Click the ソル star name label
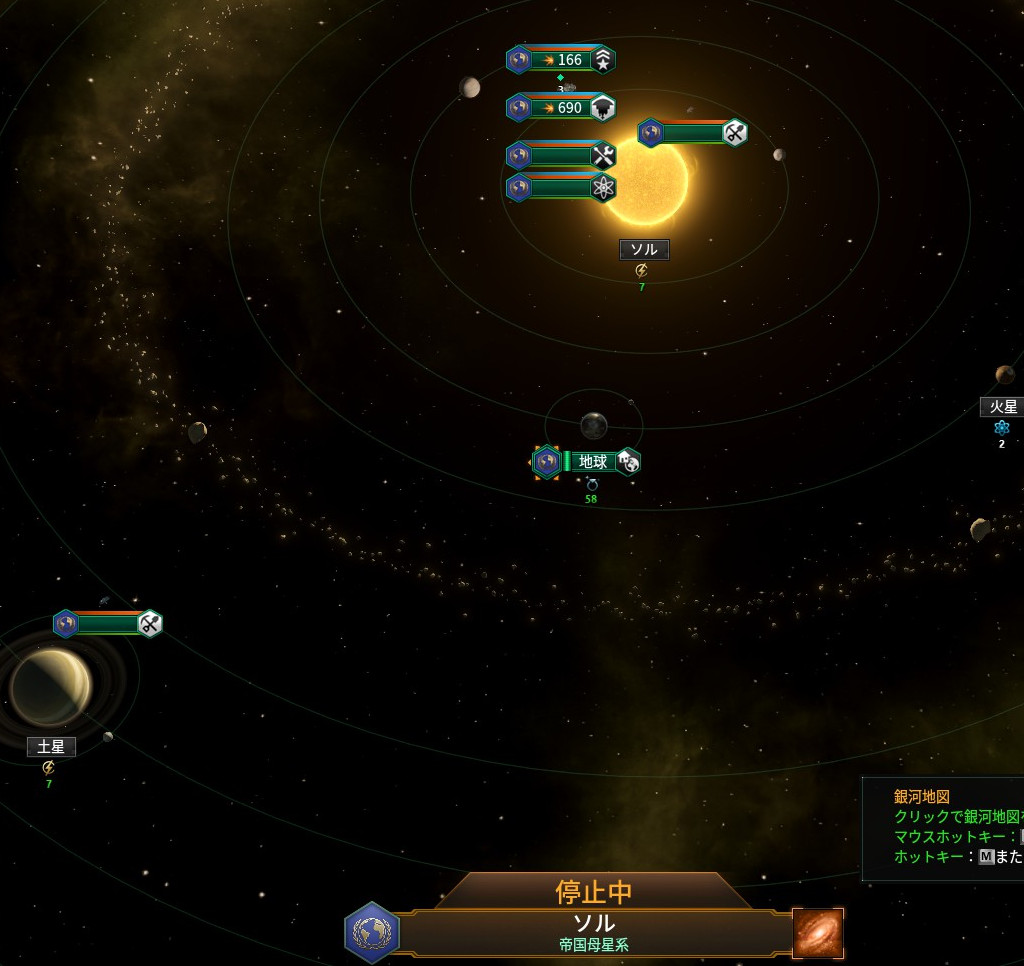The width and height of the screenshot is (1024, 966). coord(643,250)
